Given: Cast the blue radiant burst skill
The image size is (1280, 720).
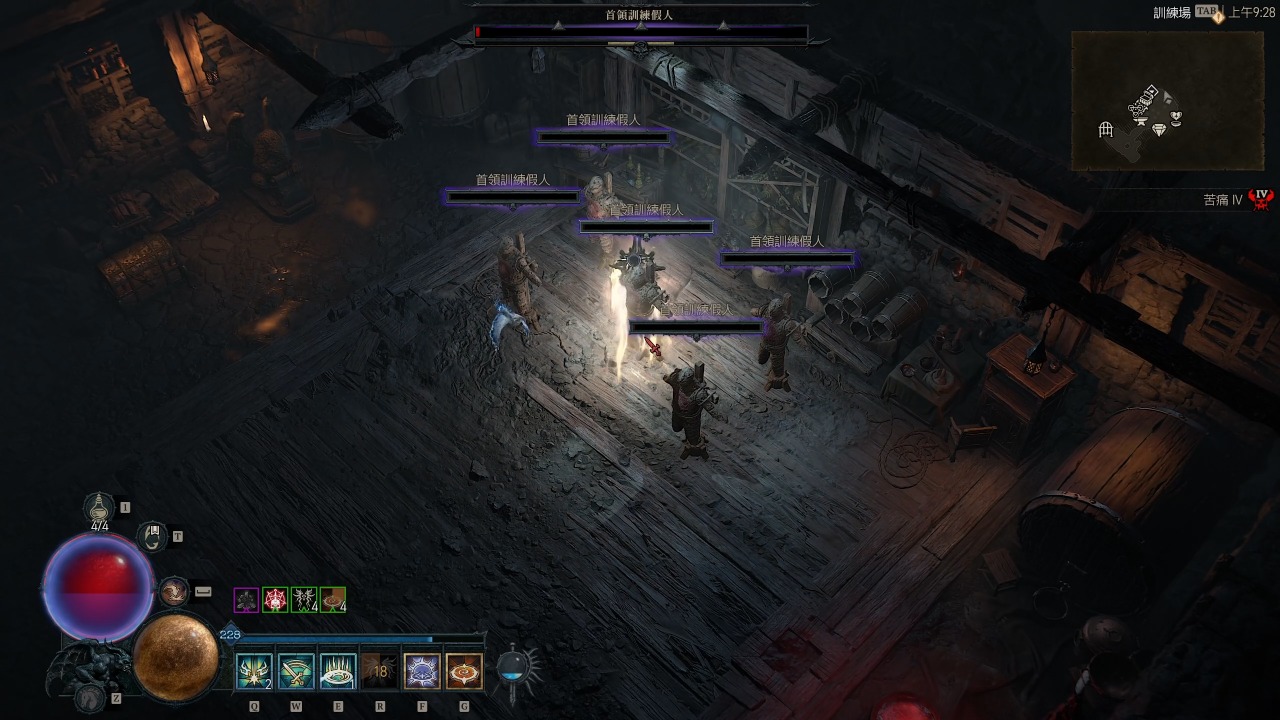Looking at the screenshot, I should (422, 671).
